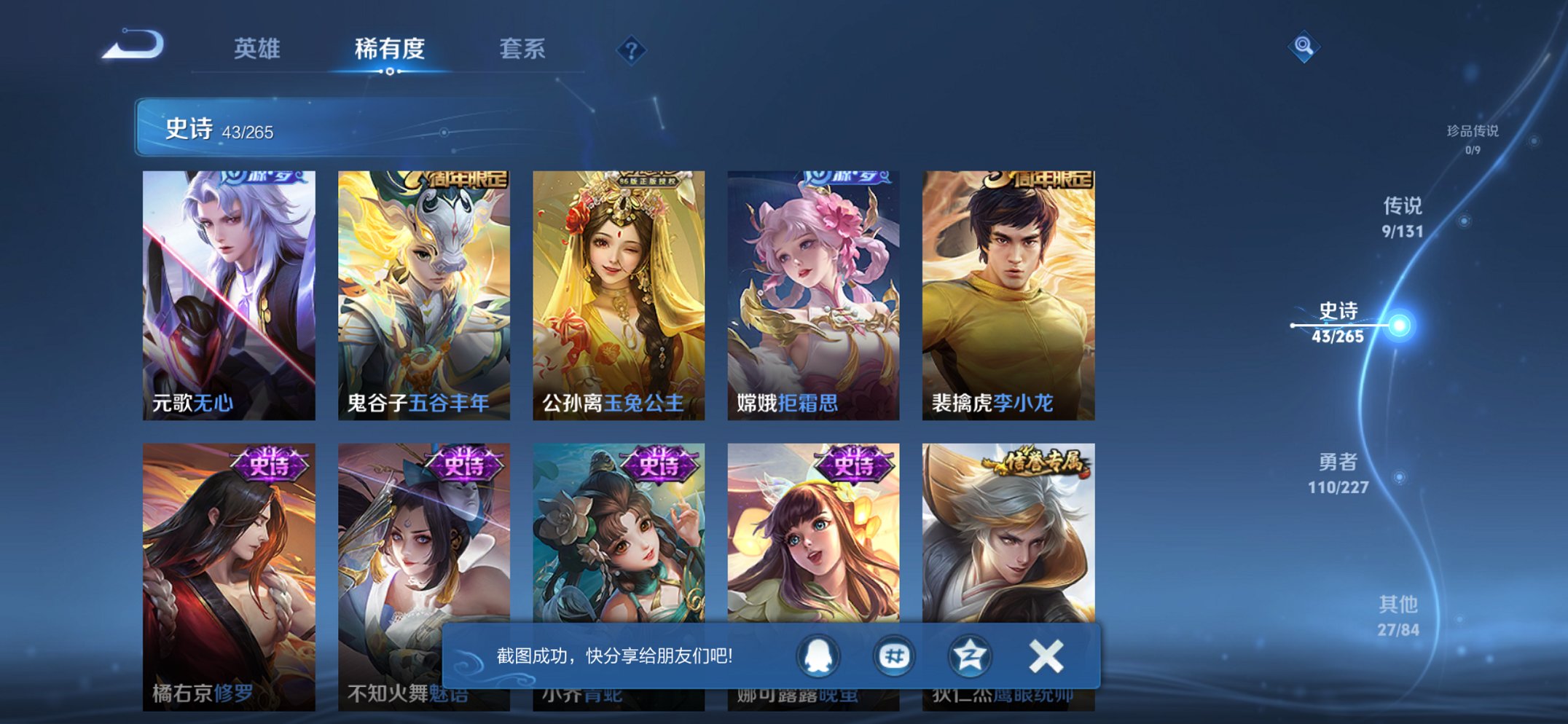Select the 稀有度 tab
The height and width of the screenshot is (724, 1568).
(391, 50)
